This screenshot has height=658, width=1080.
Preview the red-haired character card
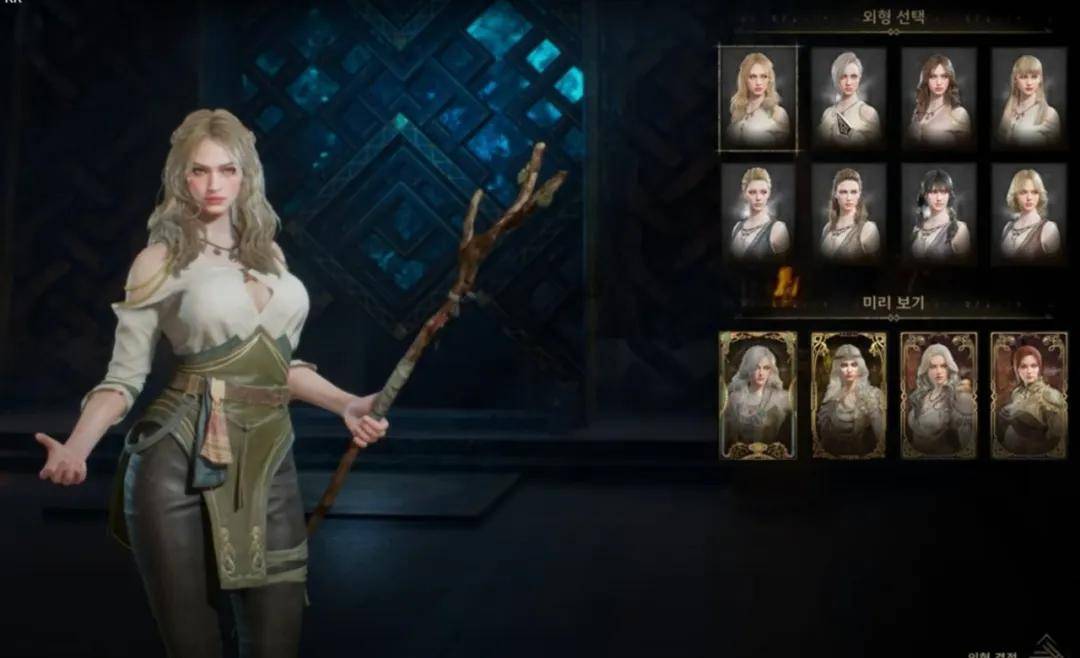coord(1029,395)
